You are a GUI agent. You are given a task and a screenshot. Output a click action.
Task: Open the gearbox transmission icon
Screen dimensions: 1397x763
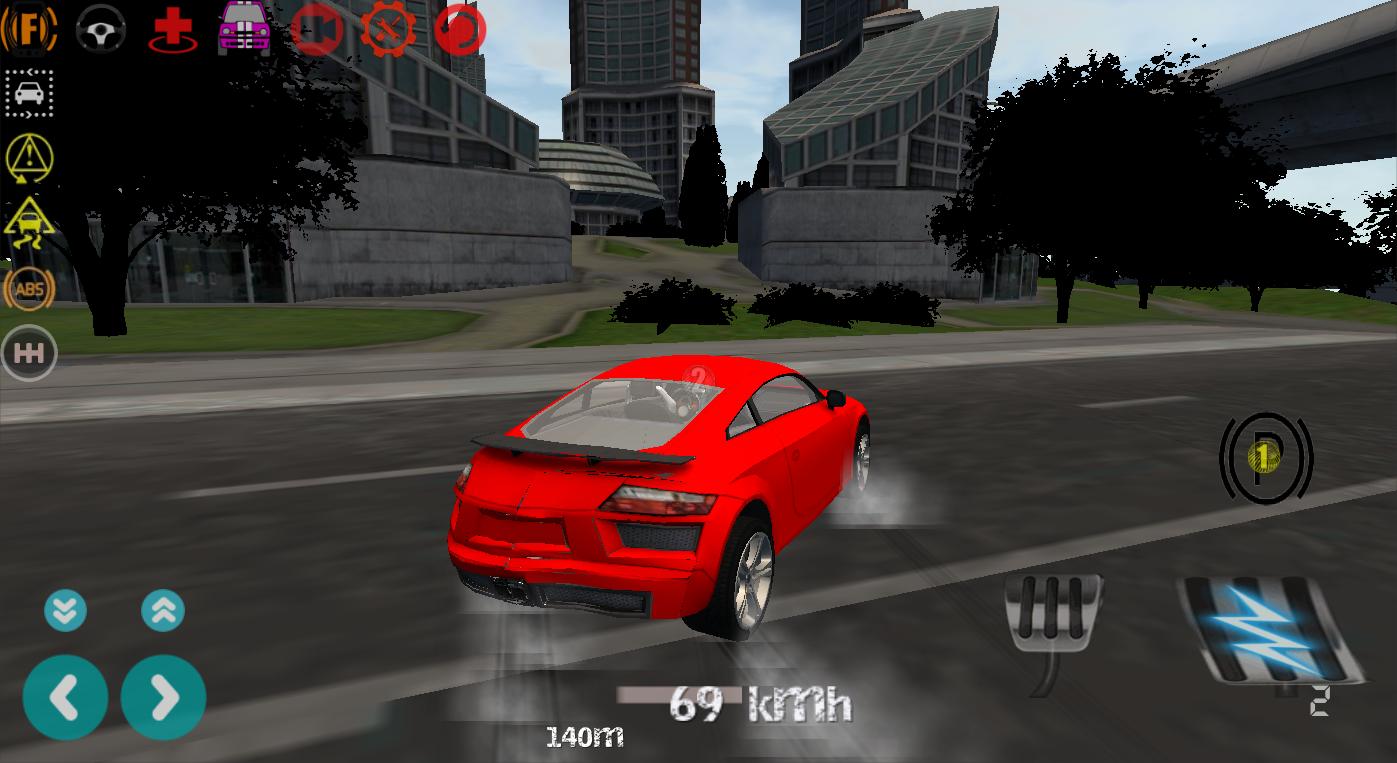[x=29, y=352]
